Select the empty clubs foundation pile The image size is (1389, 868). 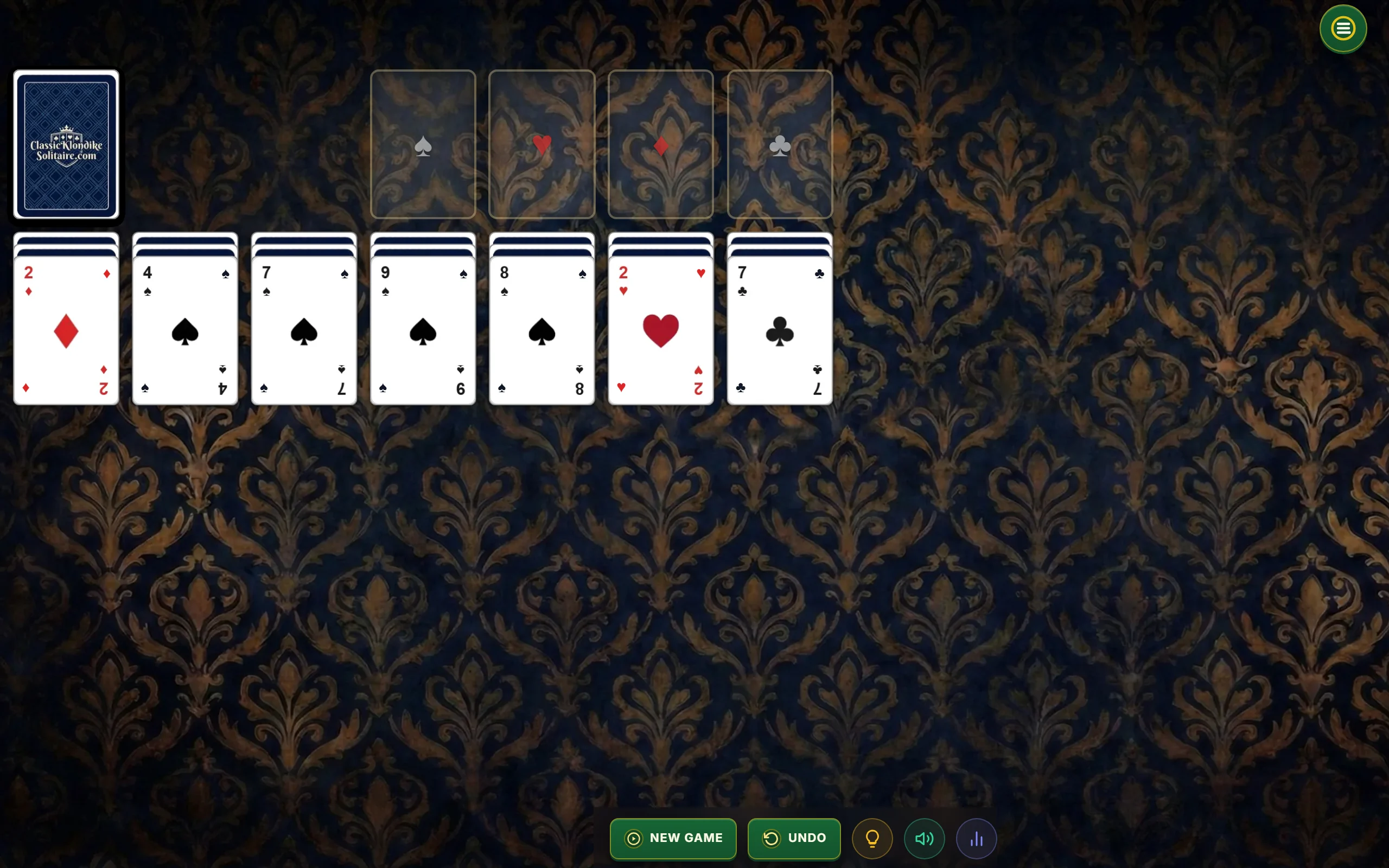point(780,145)
